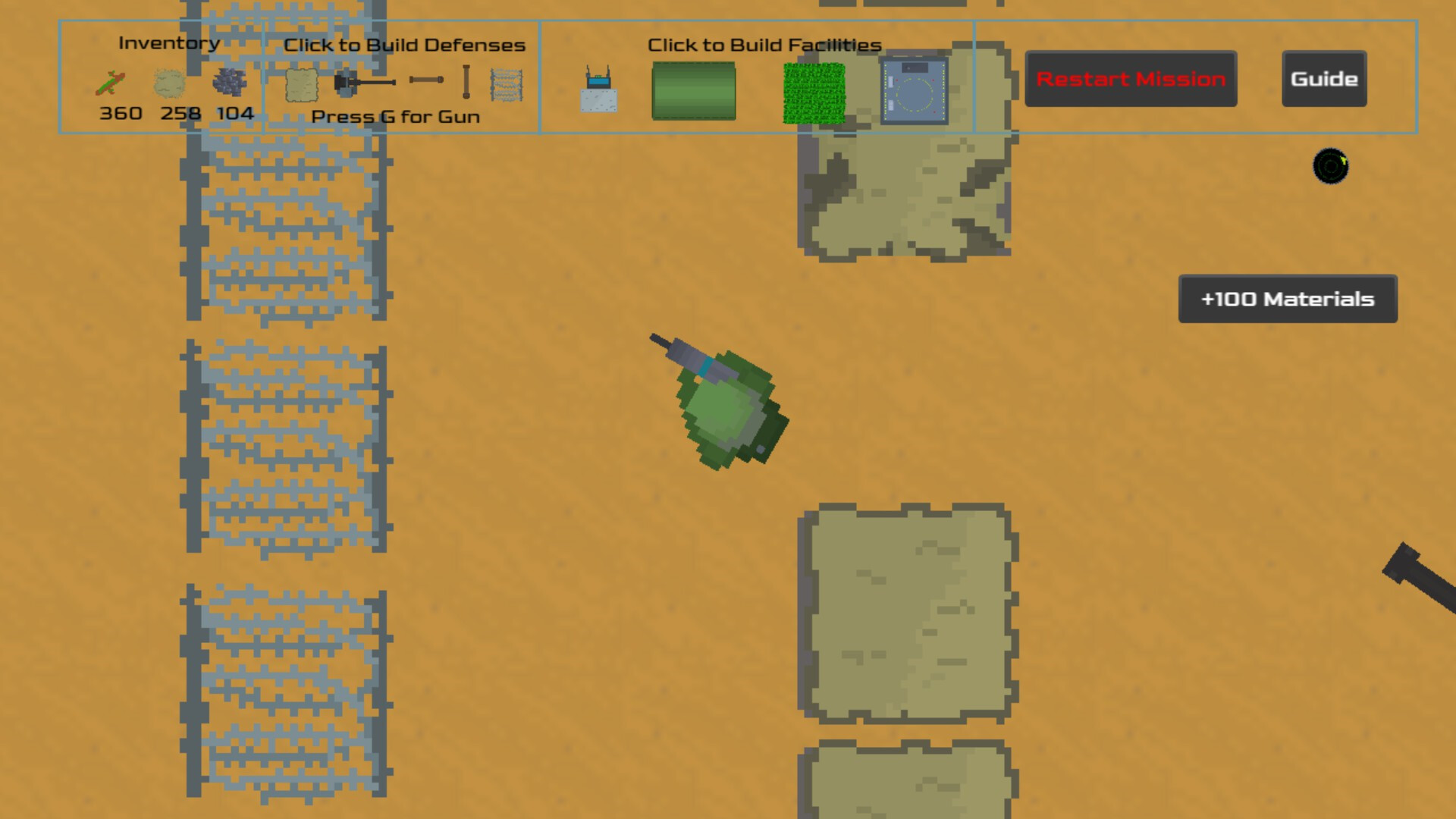Click the circular radar indicator top right
The width and height of the screenshot is (1456, 819).
pyautogui.click(x=1332, y=166)
